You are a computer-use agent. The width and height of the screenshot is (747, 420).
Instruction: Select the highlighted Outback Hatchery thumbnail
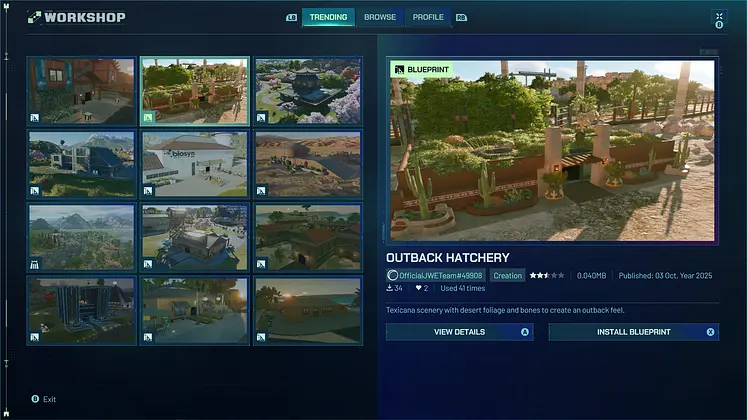(194, 90)
